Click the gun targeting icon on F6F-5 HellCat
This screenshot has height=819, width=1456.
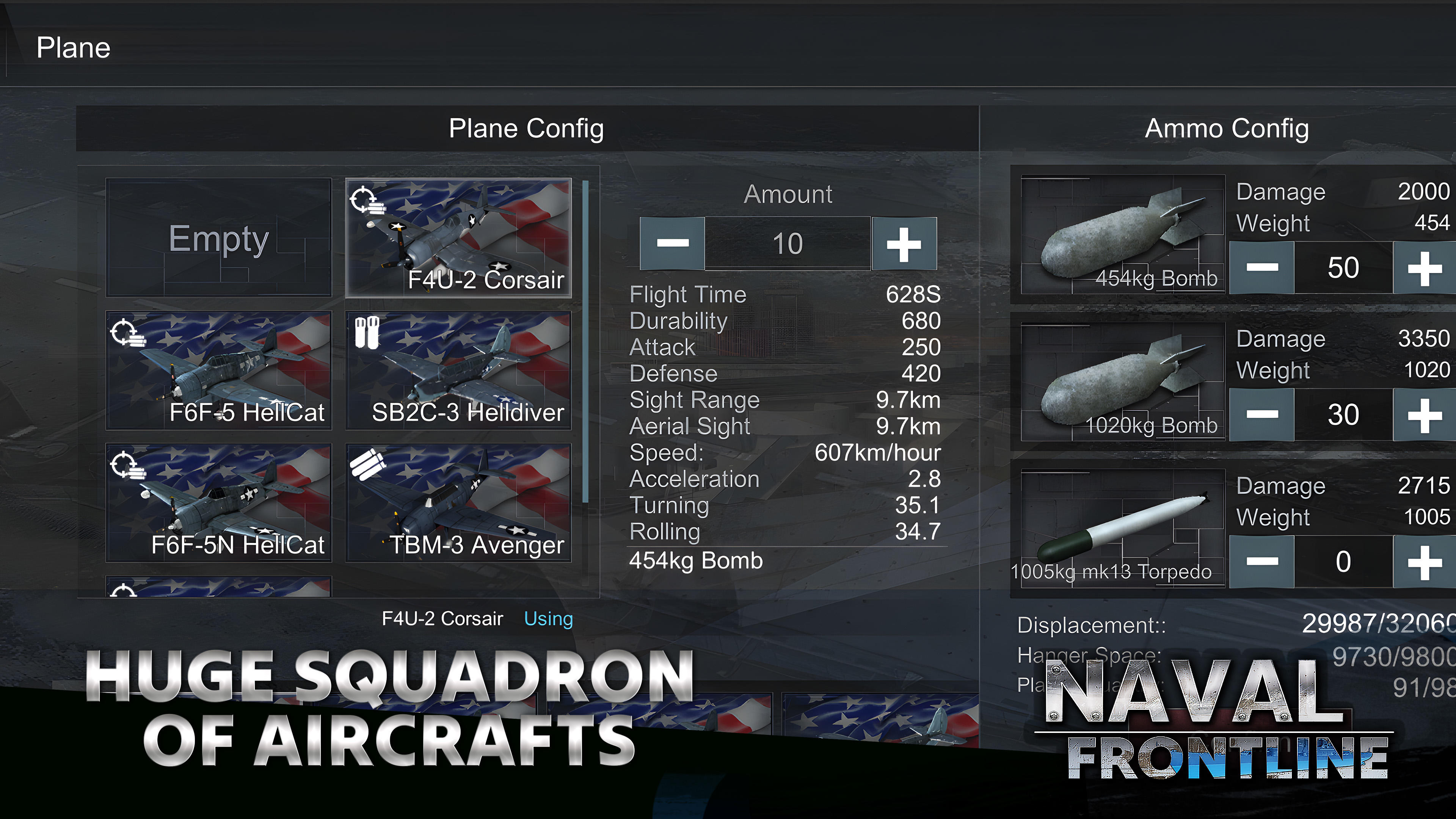[129, 334]
